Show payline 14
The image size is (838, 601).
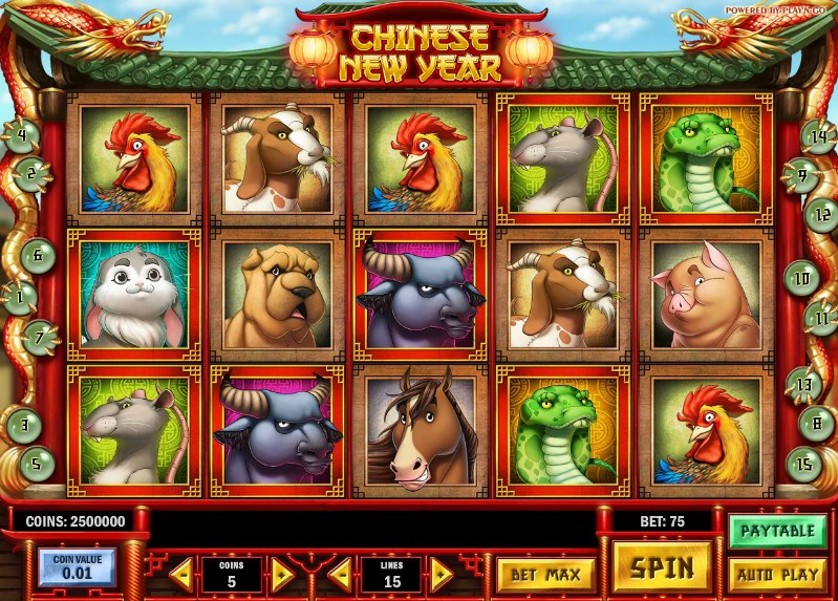pos(818,137)
